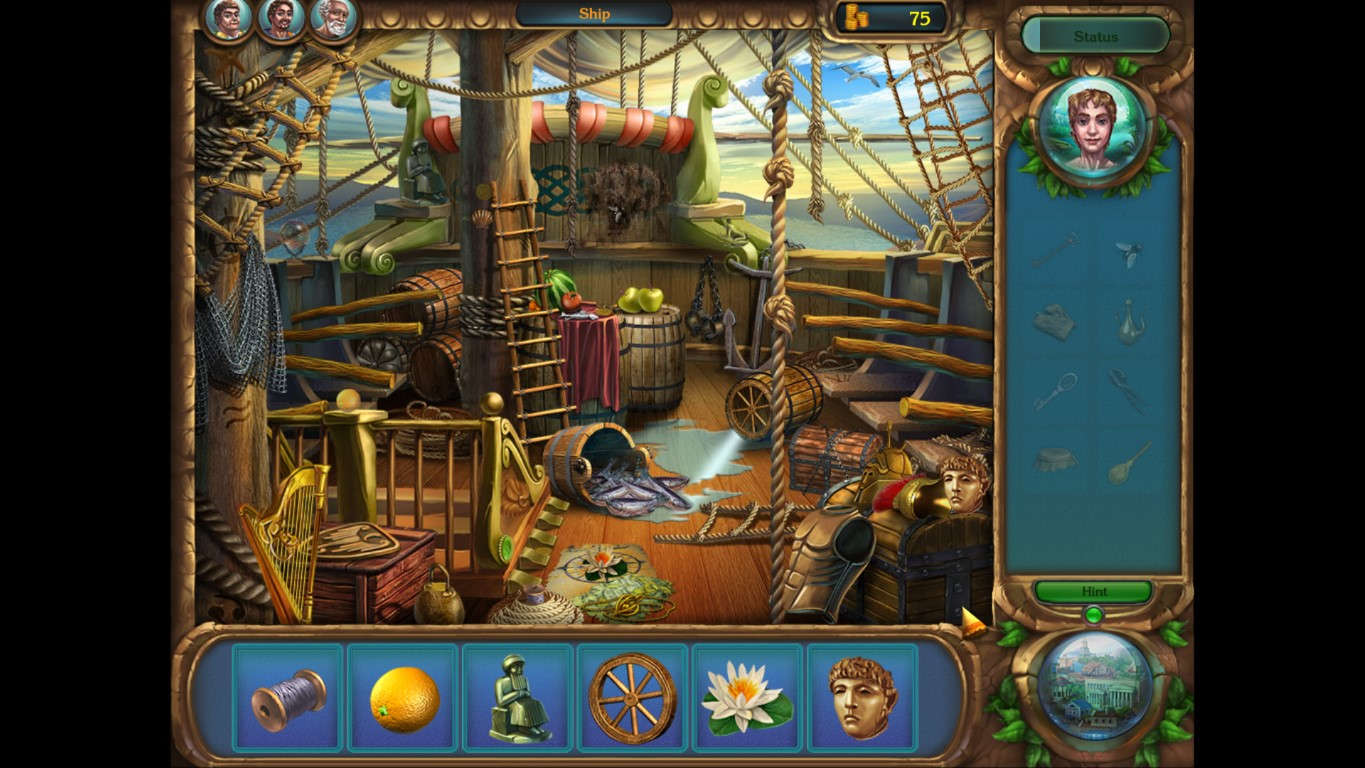
Task: Open the Status panel
Action: click(1094, 36)
